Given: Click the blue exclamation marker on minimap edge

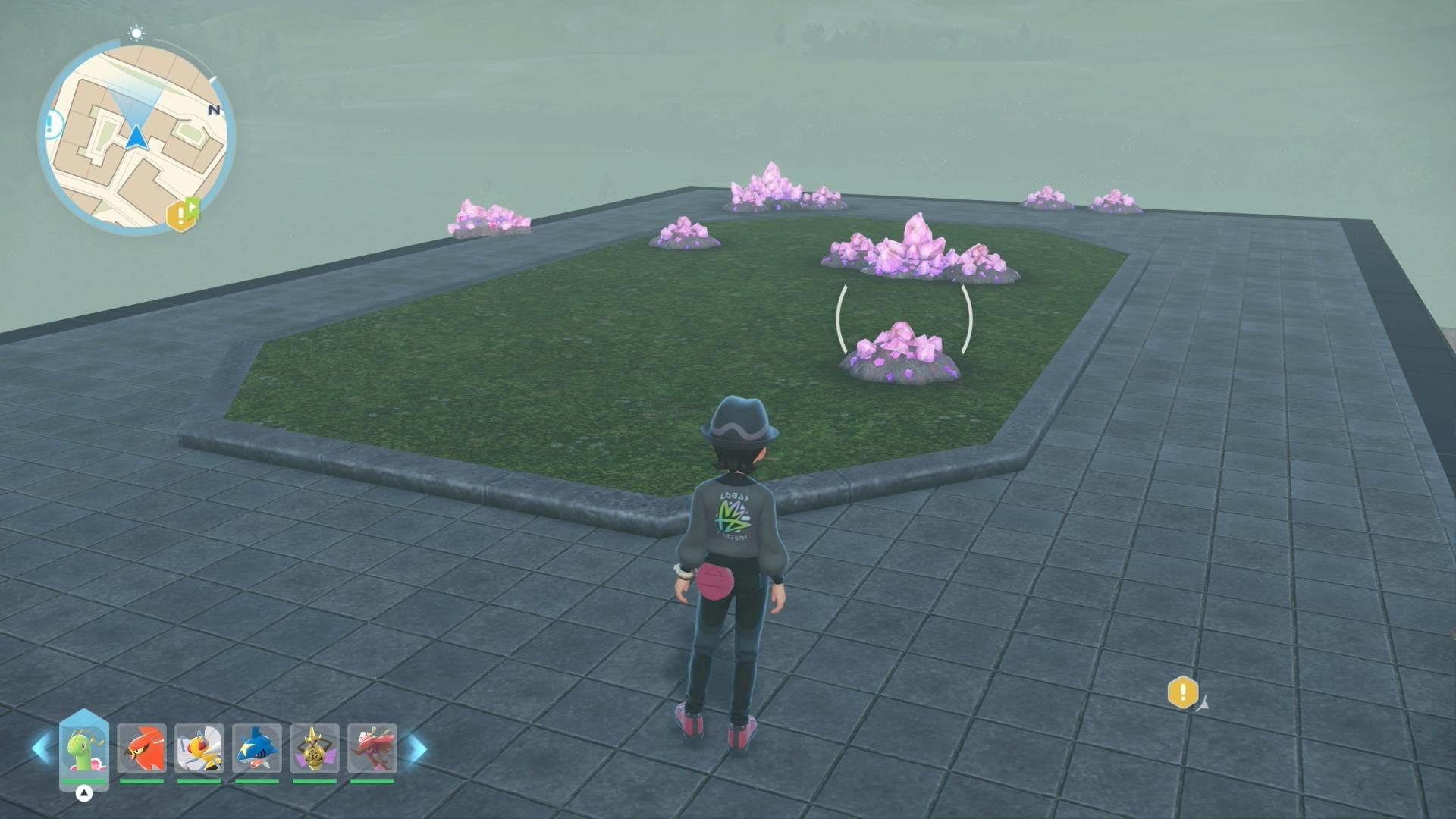Looking at the screenshot, I should (52, 122).
